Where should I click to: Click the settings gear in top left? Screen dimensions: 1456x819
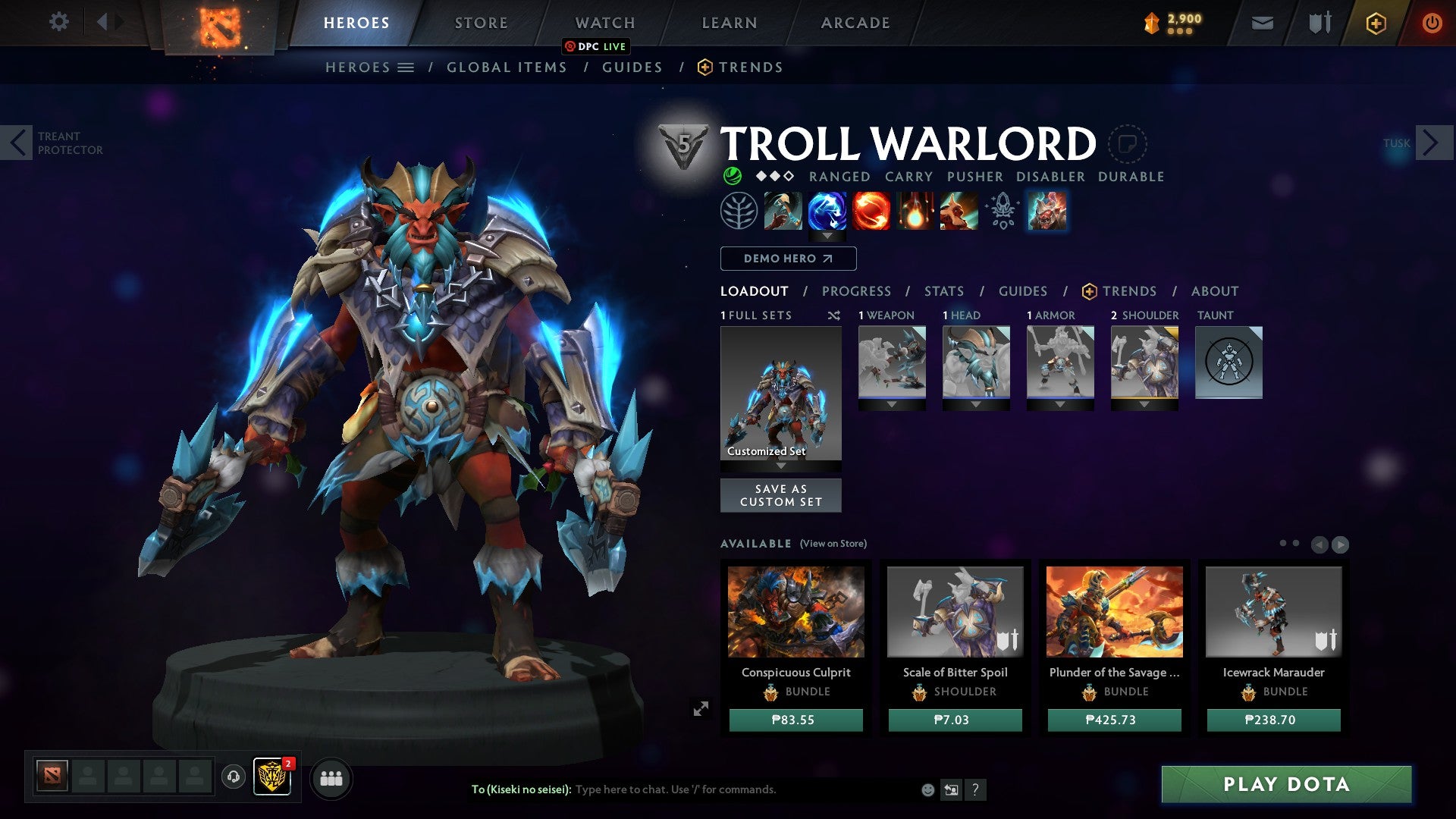point(59,22)
